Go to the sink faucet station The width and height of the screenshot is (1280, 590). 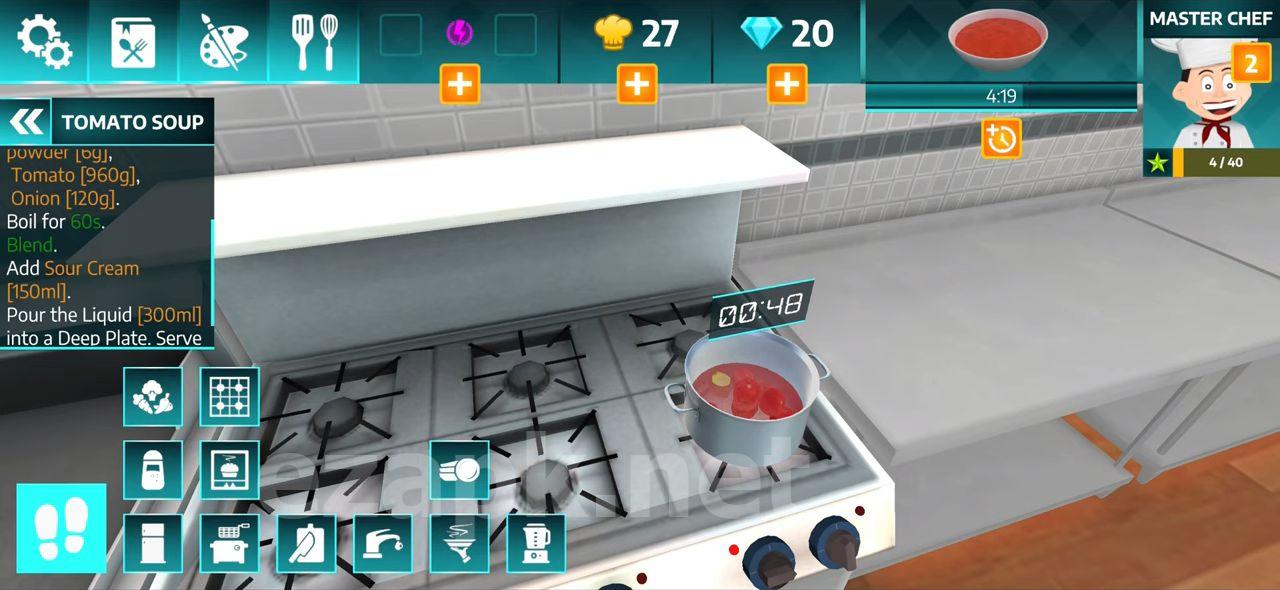tap(383, 543)
